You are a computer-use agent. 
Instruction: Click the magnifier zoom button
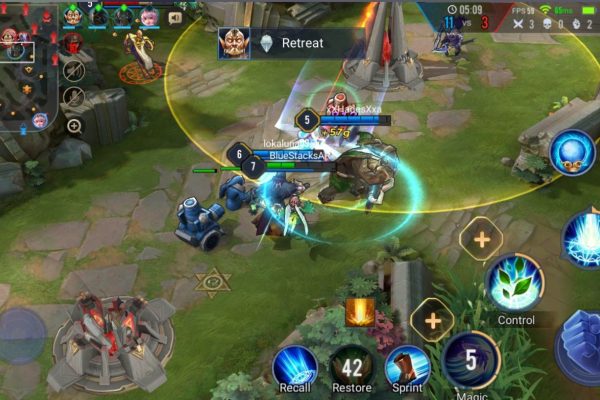[x=73, y=125]
